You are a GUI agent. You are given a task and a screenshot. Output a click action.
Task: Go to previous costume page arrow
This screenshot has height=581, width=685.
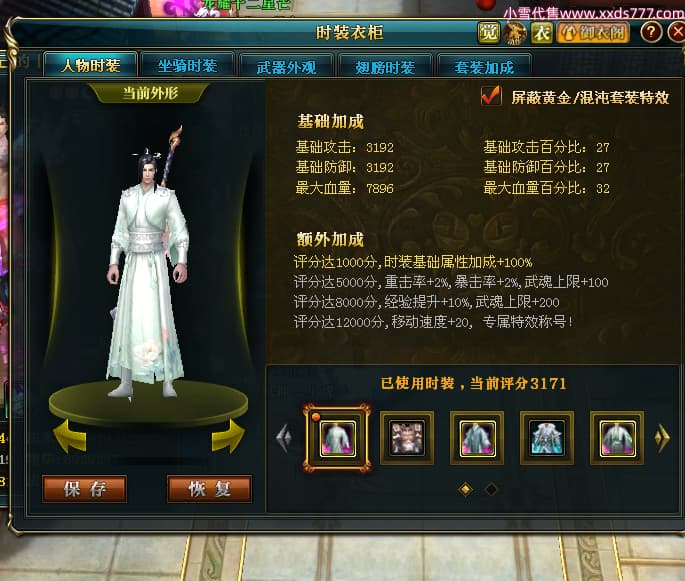coord(283,436)
